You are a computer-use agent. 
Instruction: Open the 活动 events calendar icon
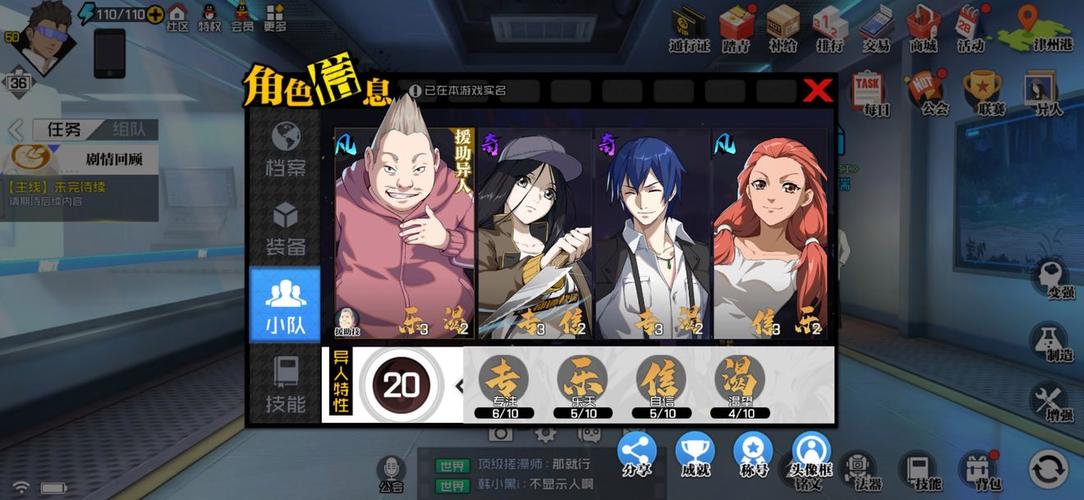click(x=970, y=25)
